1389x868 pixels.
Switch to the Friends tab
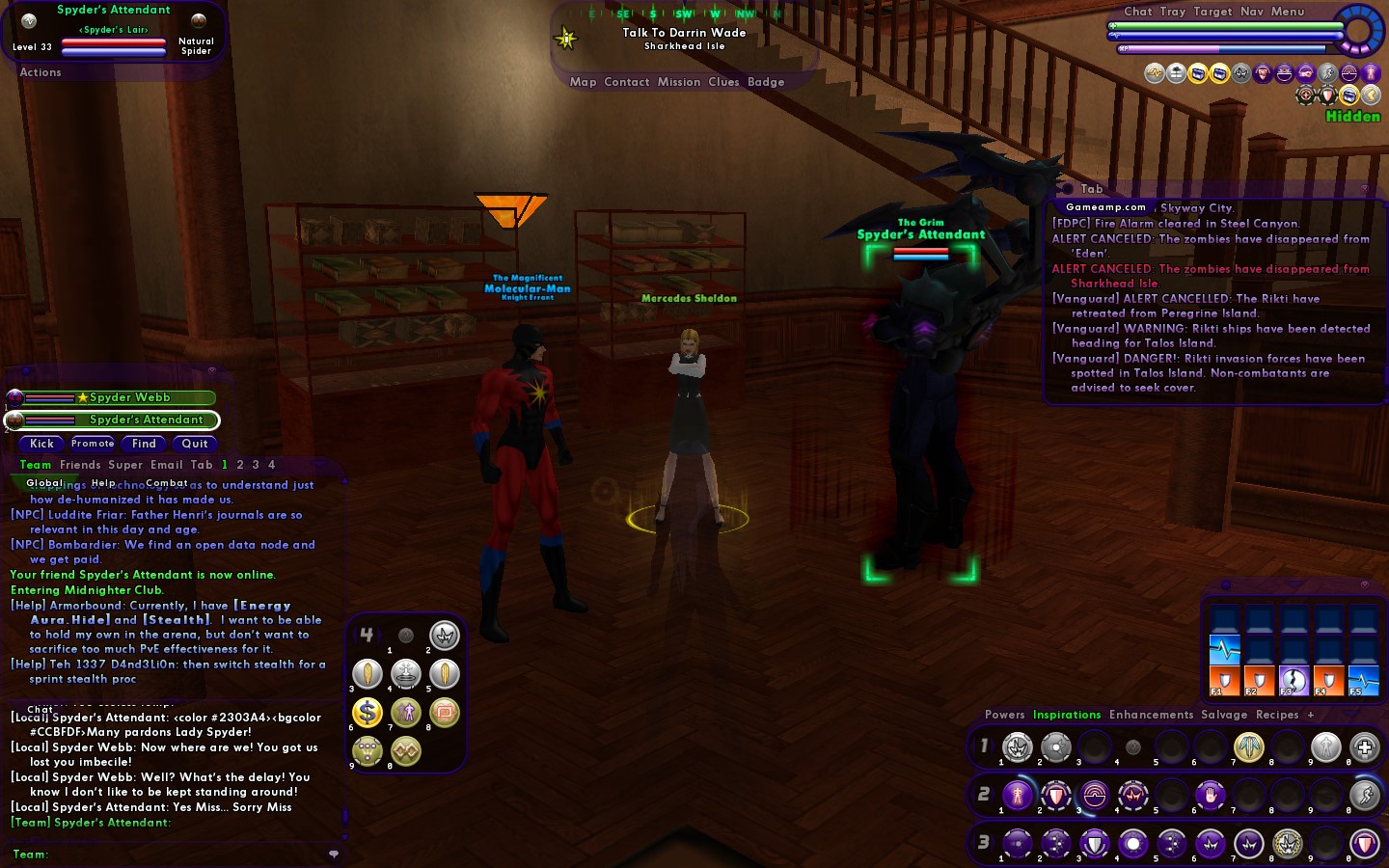(x=80, y=465)
